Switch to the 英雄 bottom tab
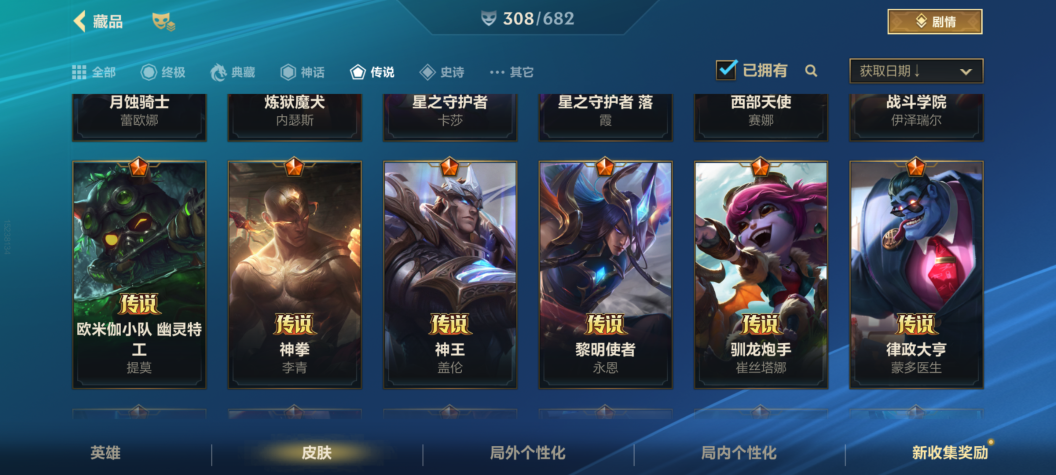 (105, 453)
